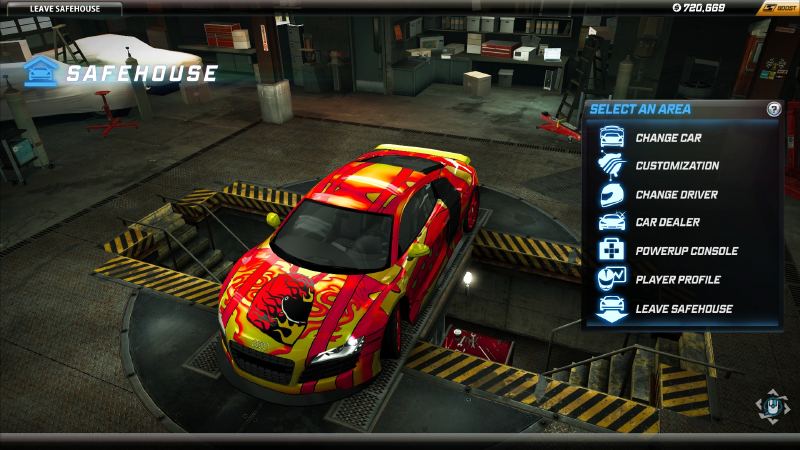Open the Powerup Console
The height and width of the screenshot is (450, 800).
click(x=686, y=251)
